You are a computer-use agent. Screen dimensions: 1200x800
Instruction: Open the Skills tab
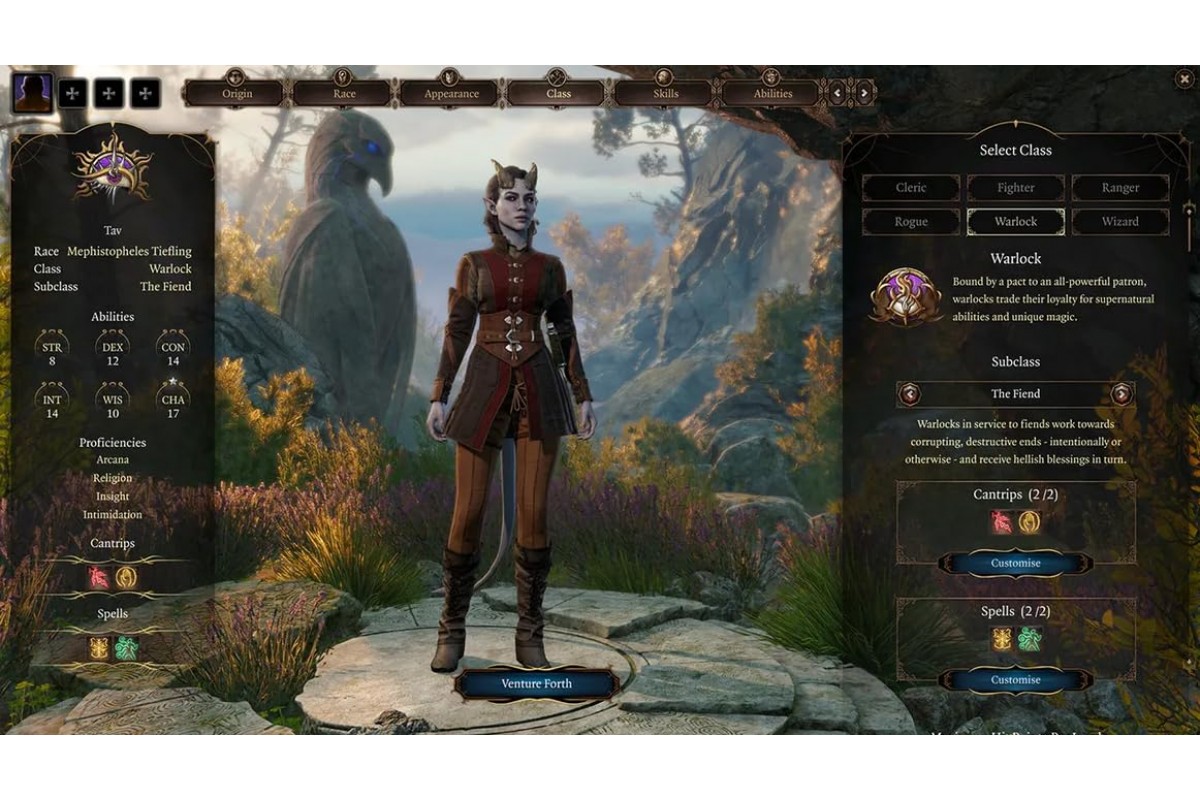[x=665, y=94]
